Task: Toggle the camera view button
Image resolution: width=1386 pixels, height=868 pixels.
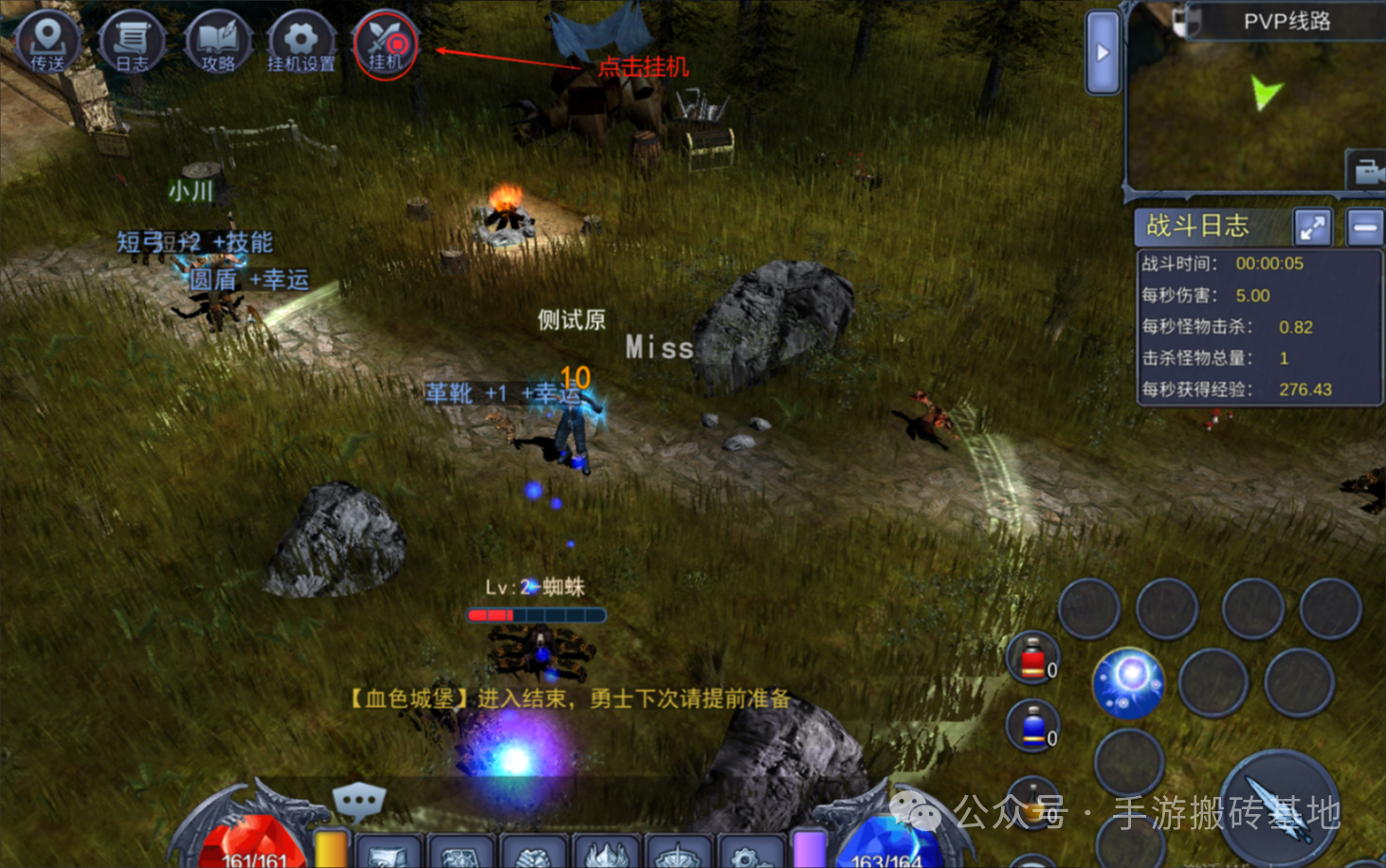Action: pyautogui.click(x=1366, y=172)
